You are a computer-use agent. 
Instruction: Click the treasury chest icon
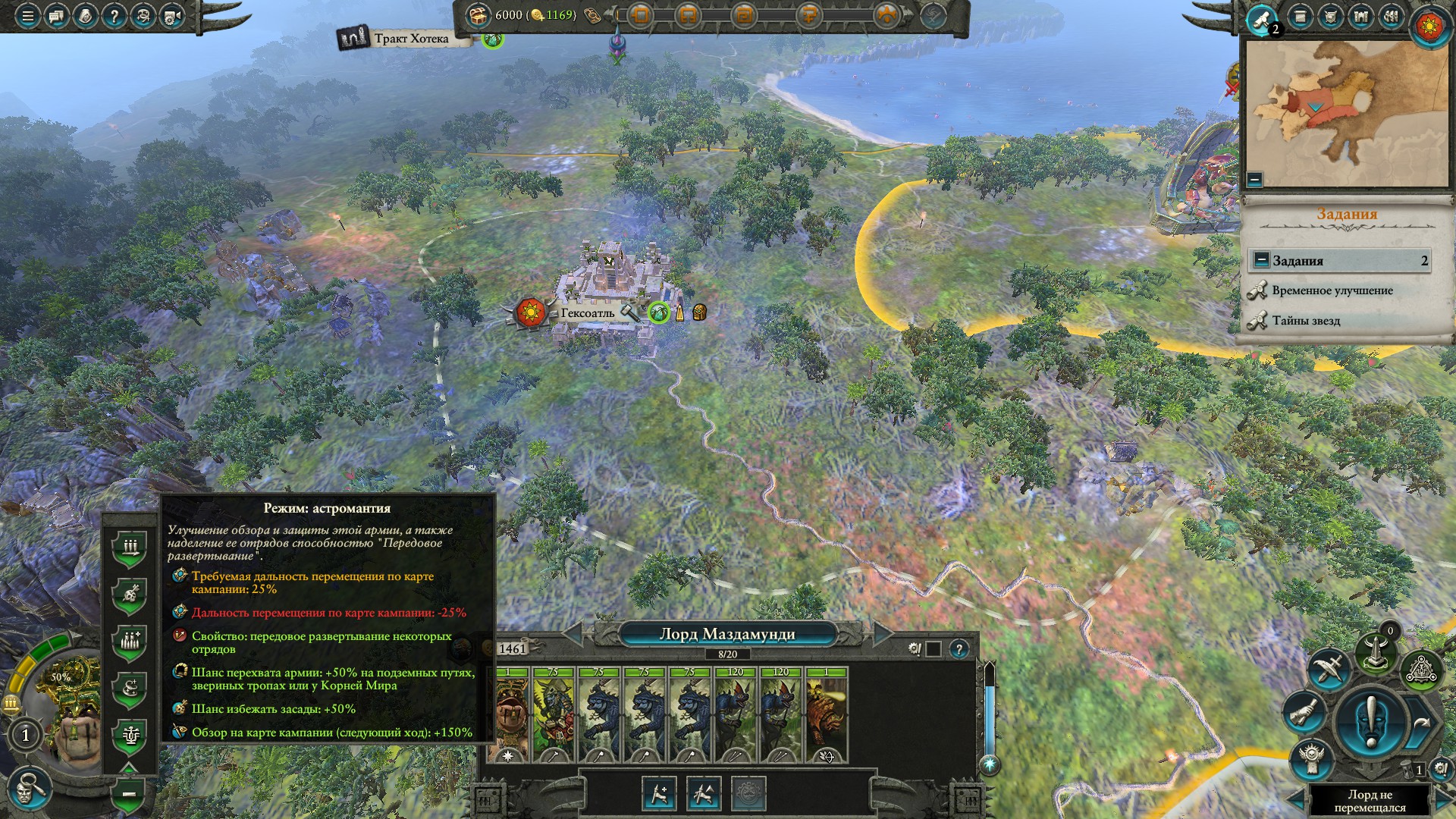tap(478, 15)
